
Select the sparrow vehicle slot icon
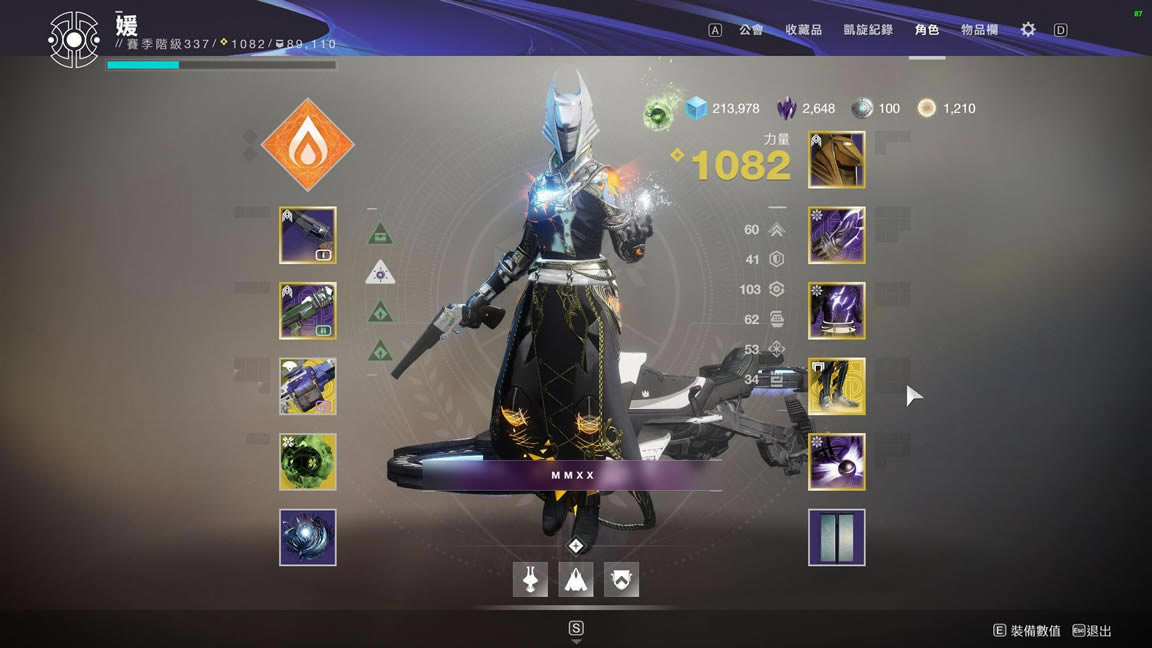coord(530,580)
